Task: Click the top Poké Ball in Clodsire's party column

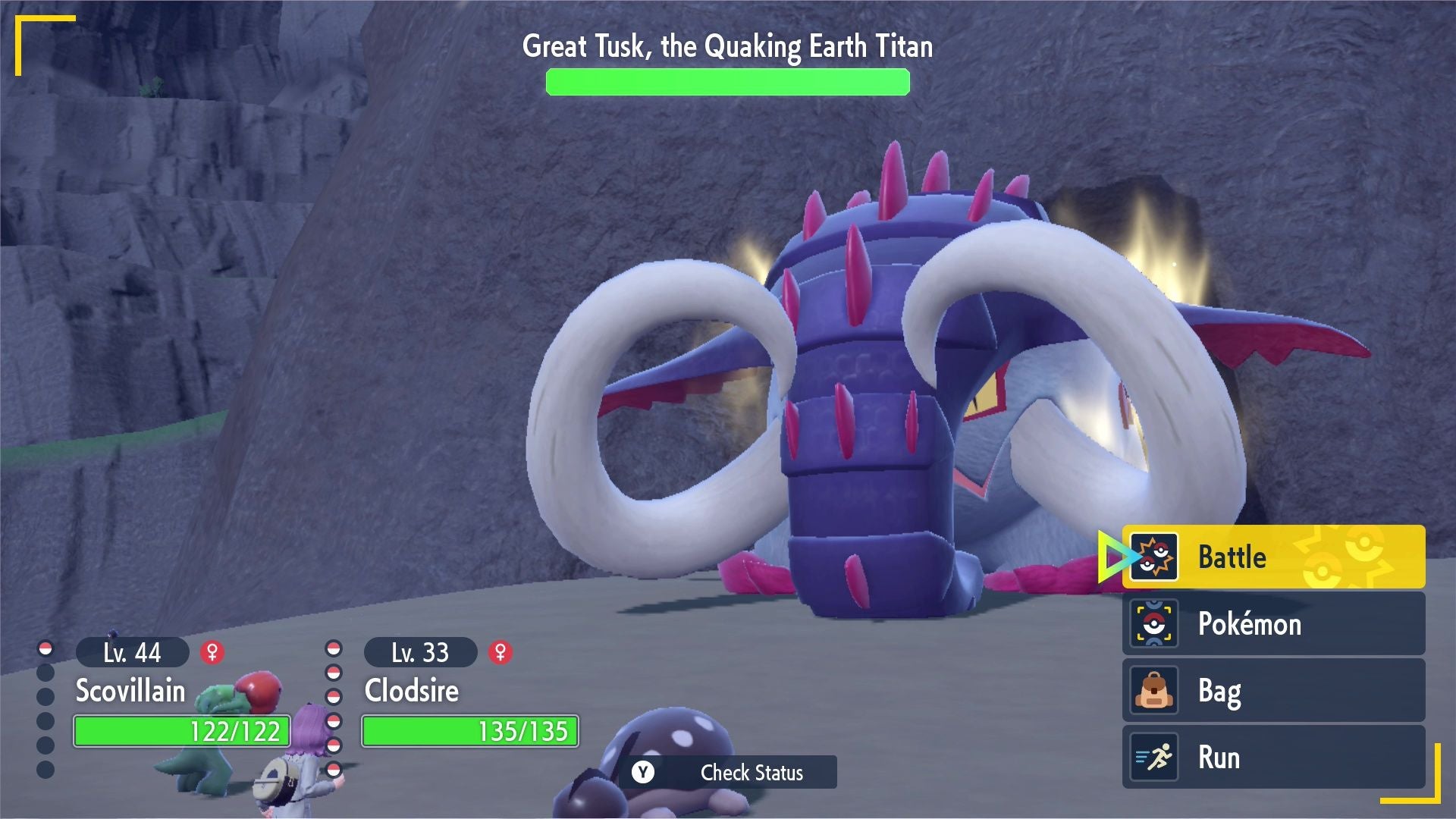Action: [x=334, y=649]
